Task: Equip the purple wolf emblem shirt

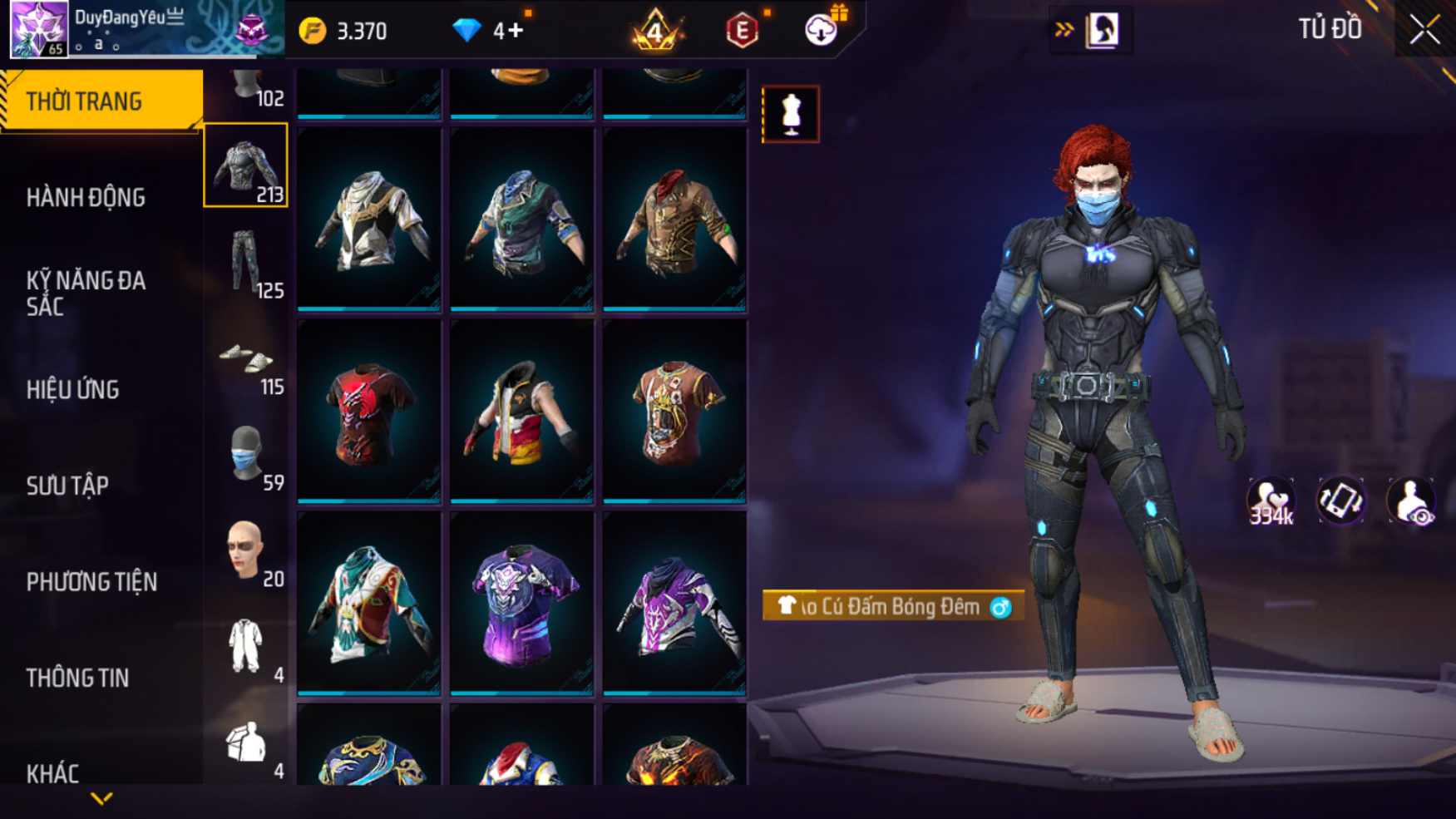Action: pos(521,604)
